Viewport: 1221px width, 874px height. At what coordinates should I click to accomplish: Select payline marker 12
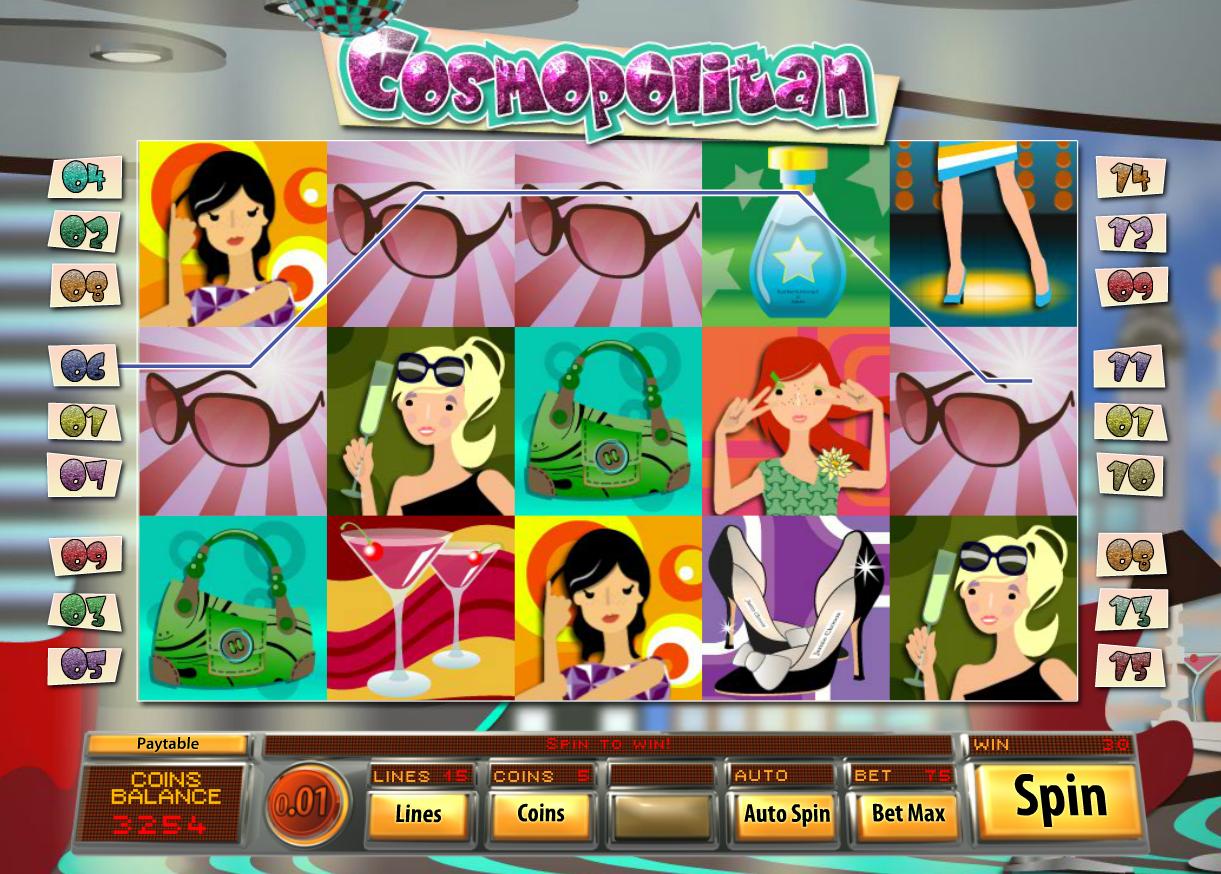(1132, 233)
